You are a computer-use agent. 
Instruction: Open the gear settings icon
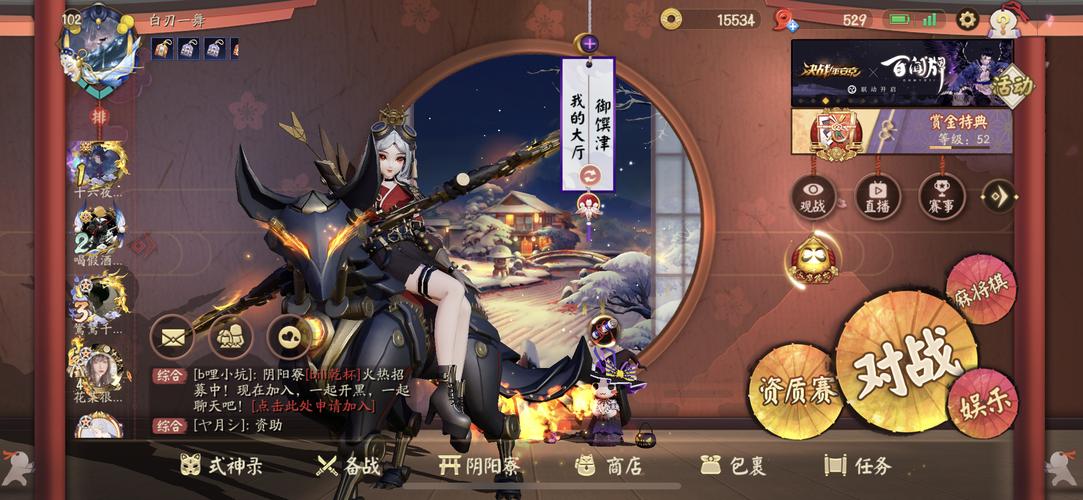pyautogui.click(x=967, y=19)
